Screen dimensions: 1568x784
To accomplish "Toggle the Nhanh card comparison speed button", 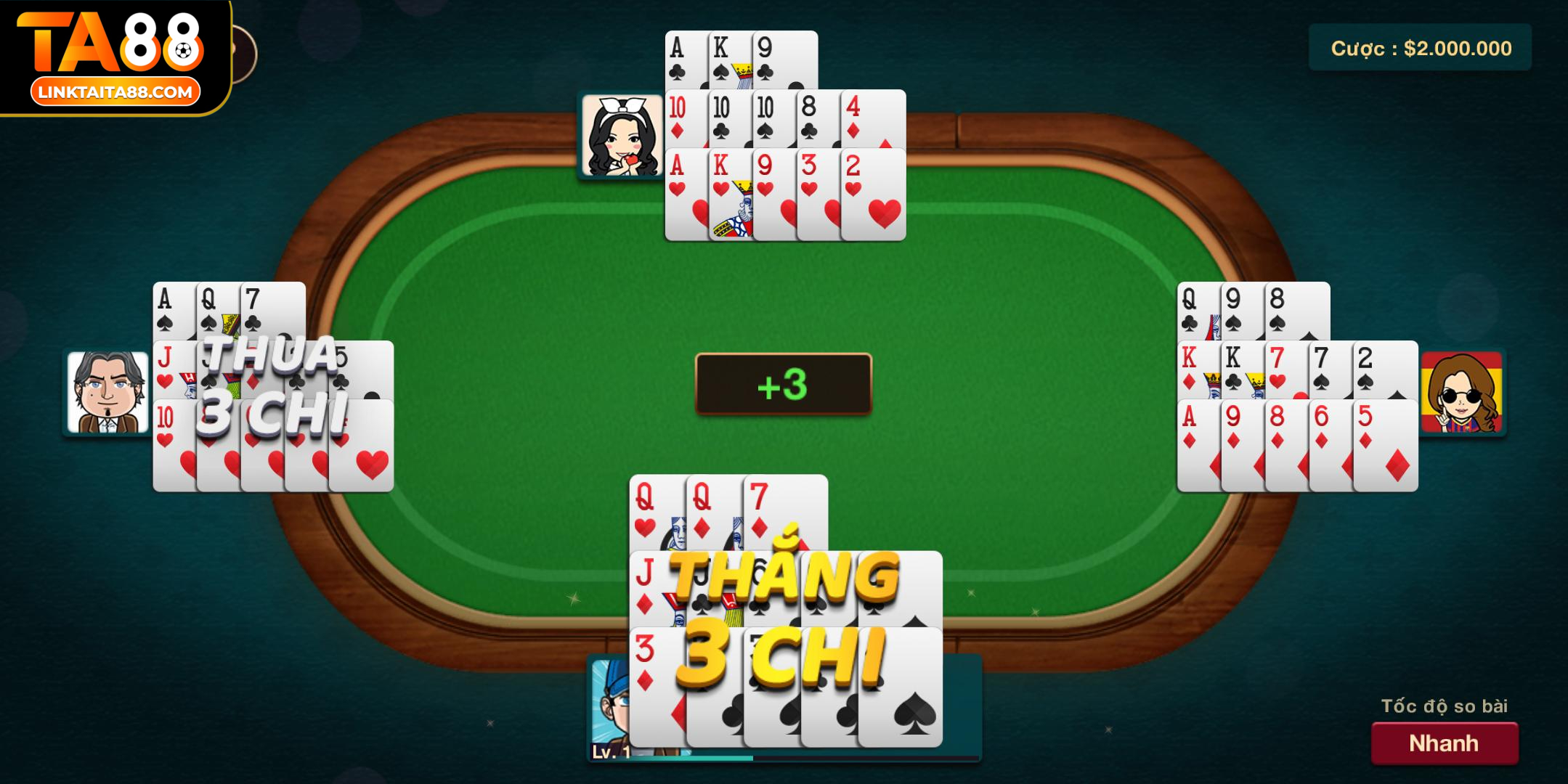I will pos(1444,743).
